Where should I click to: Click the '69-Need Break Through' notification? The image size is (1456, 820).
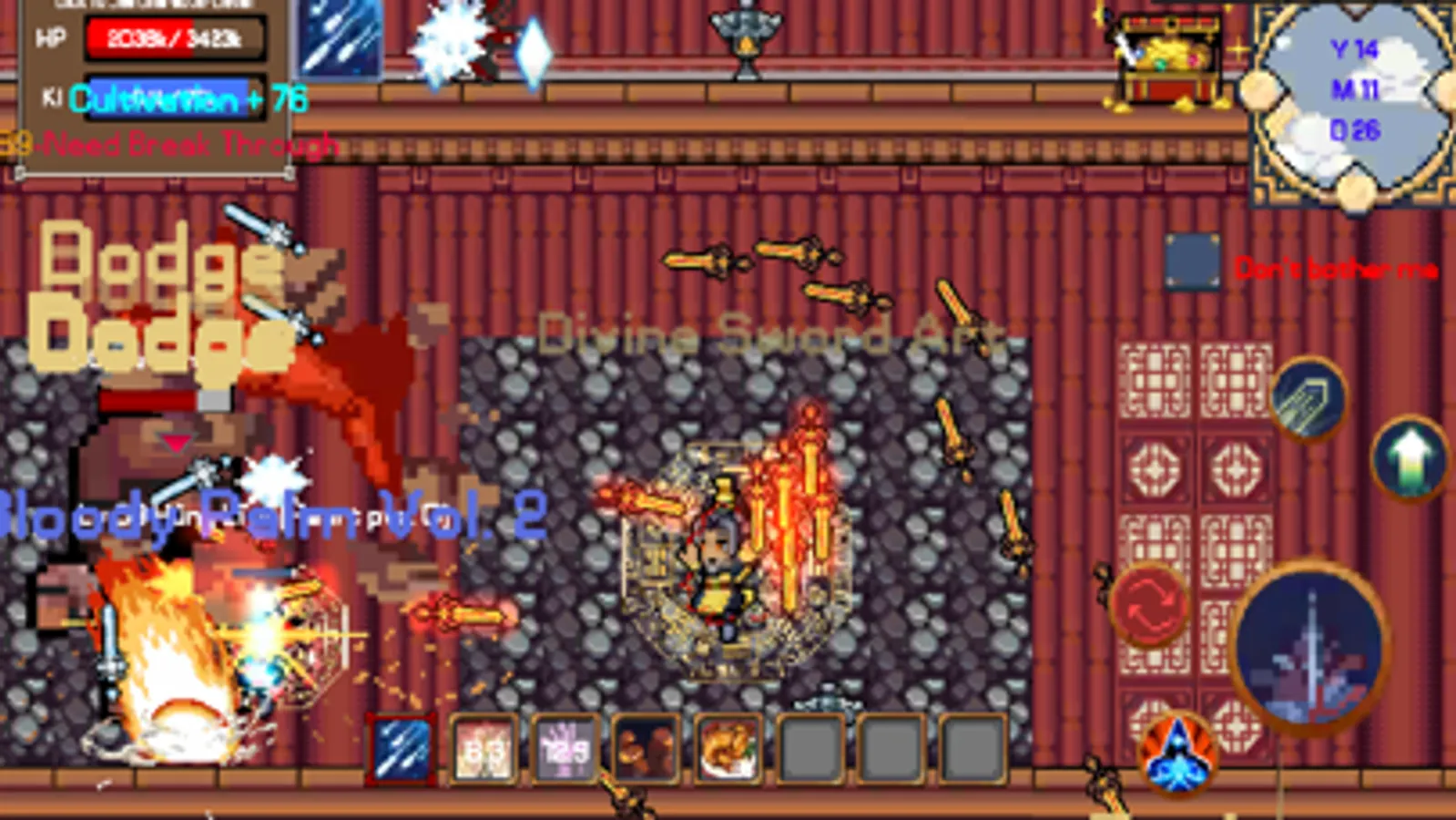pyautogui.click(x=168, y=143)
